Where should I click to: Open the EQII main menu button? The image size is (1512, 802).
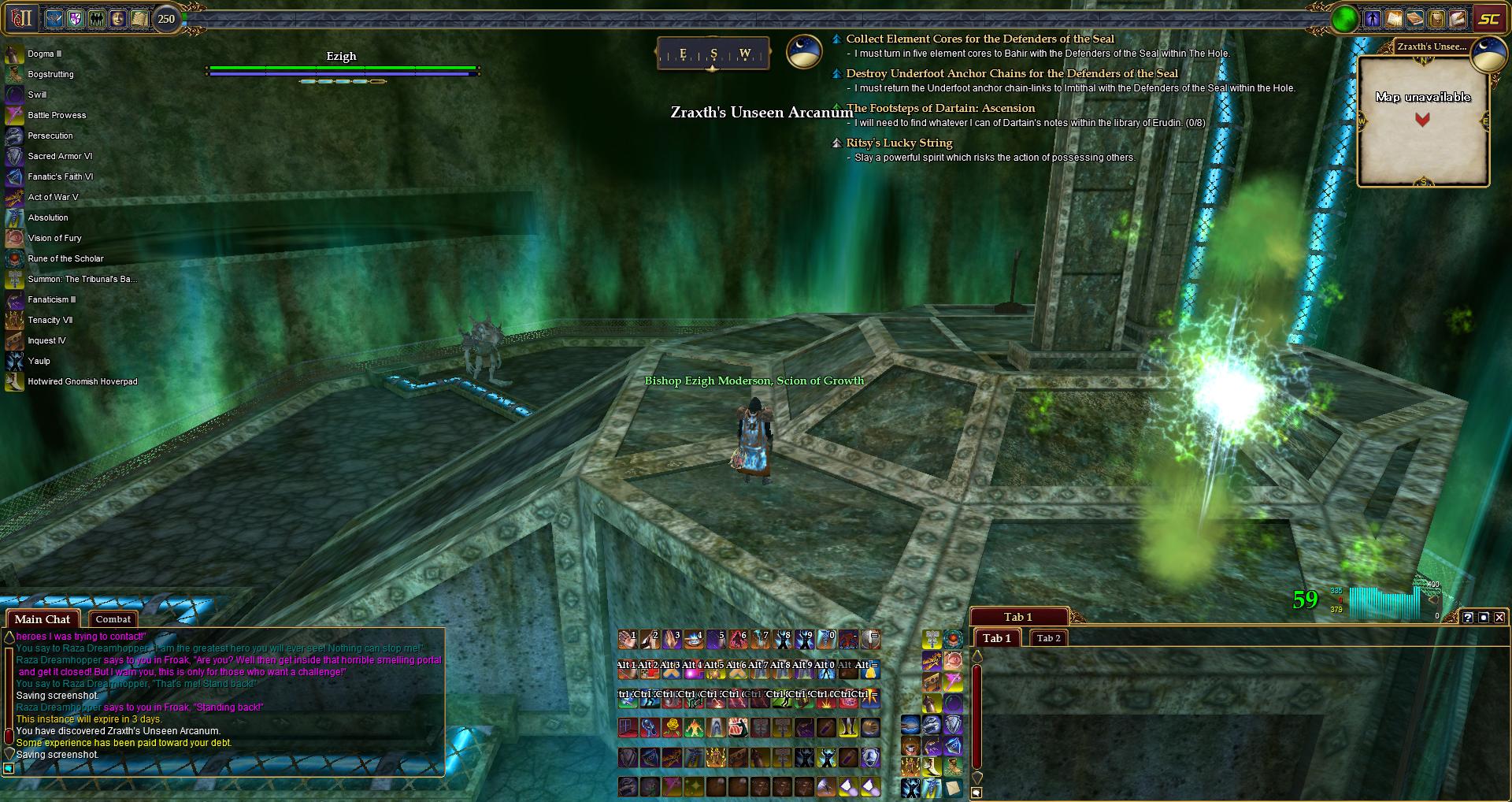pyautogui.click(x=21, y=18)
